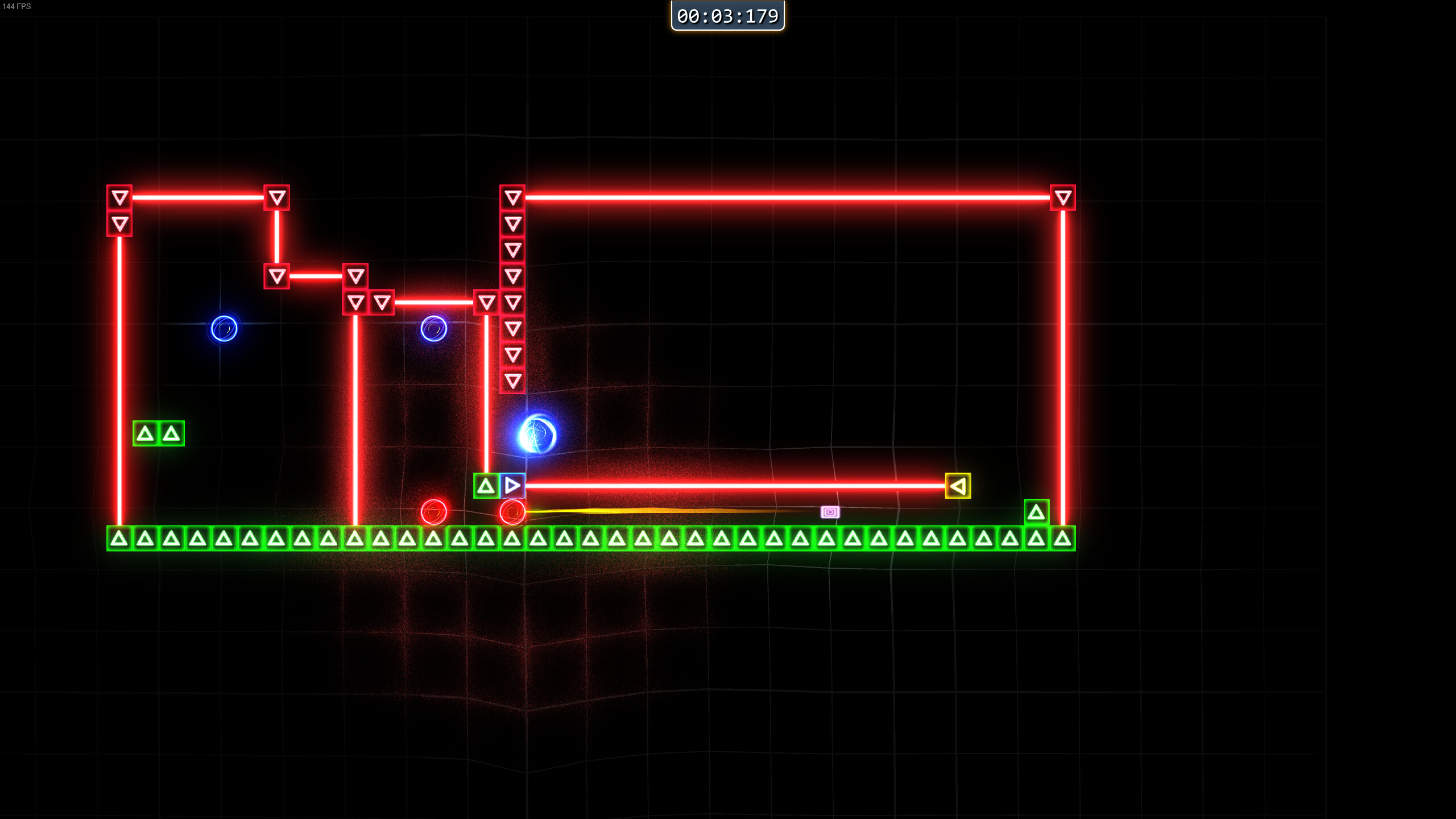
Task: Click the top-right red down-arrow corner block
Action: [1062, 197]
